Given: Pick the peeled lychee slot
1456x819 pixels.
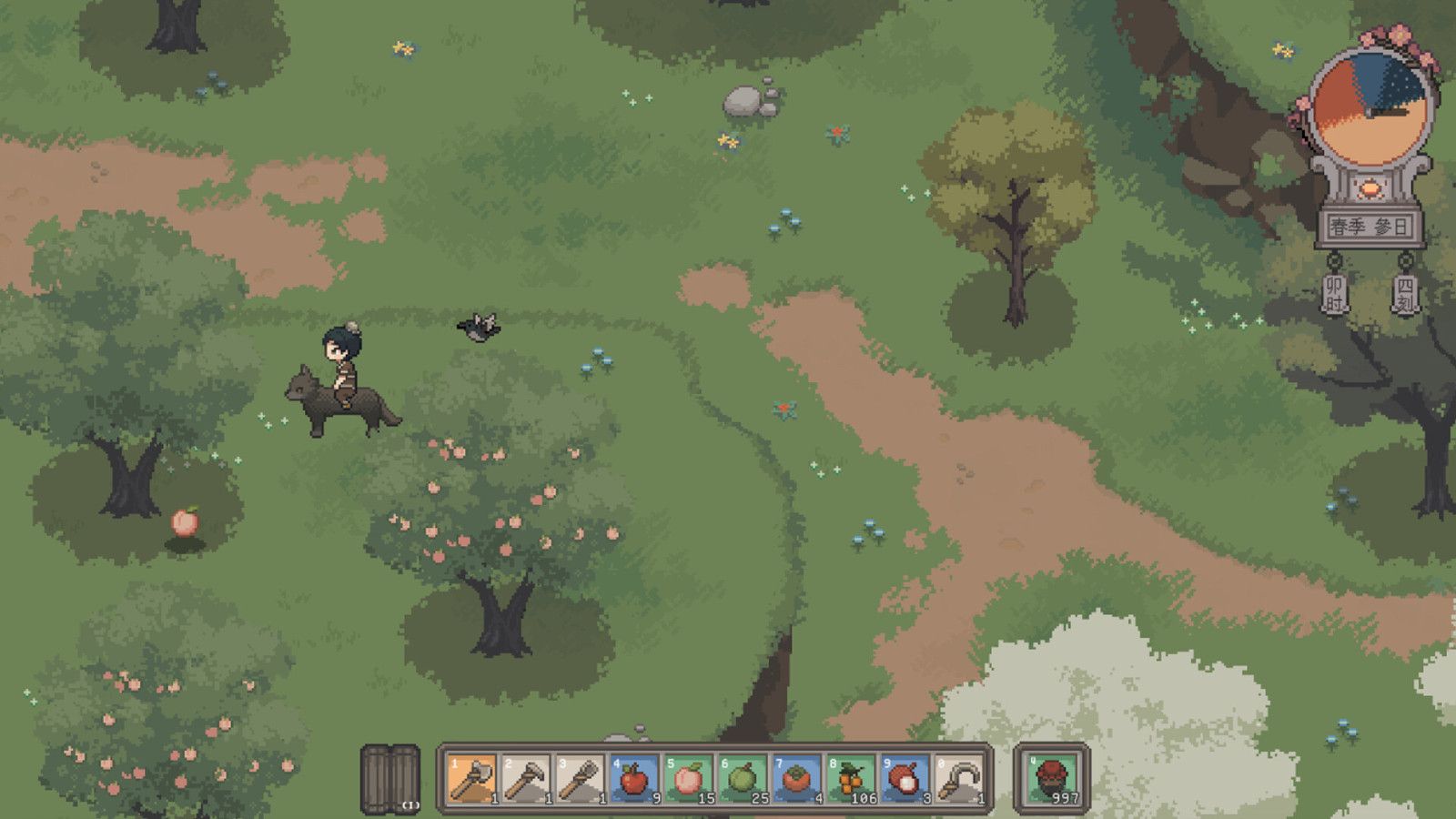Looking at the screenshot, I should [x=905, y=779].
